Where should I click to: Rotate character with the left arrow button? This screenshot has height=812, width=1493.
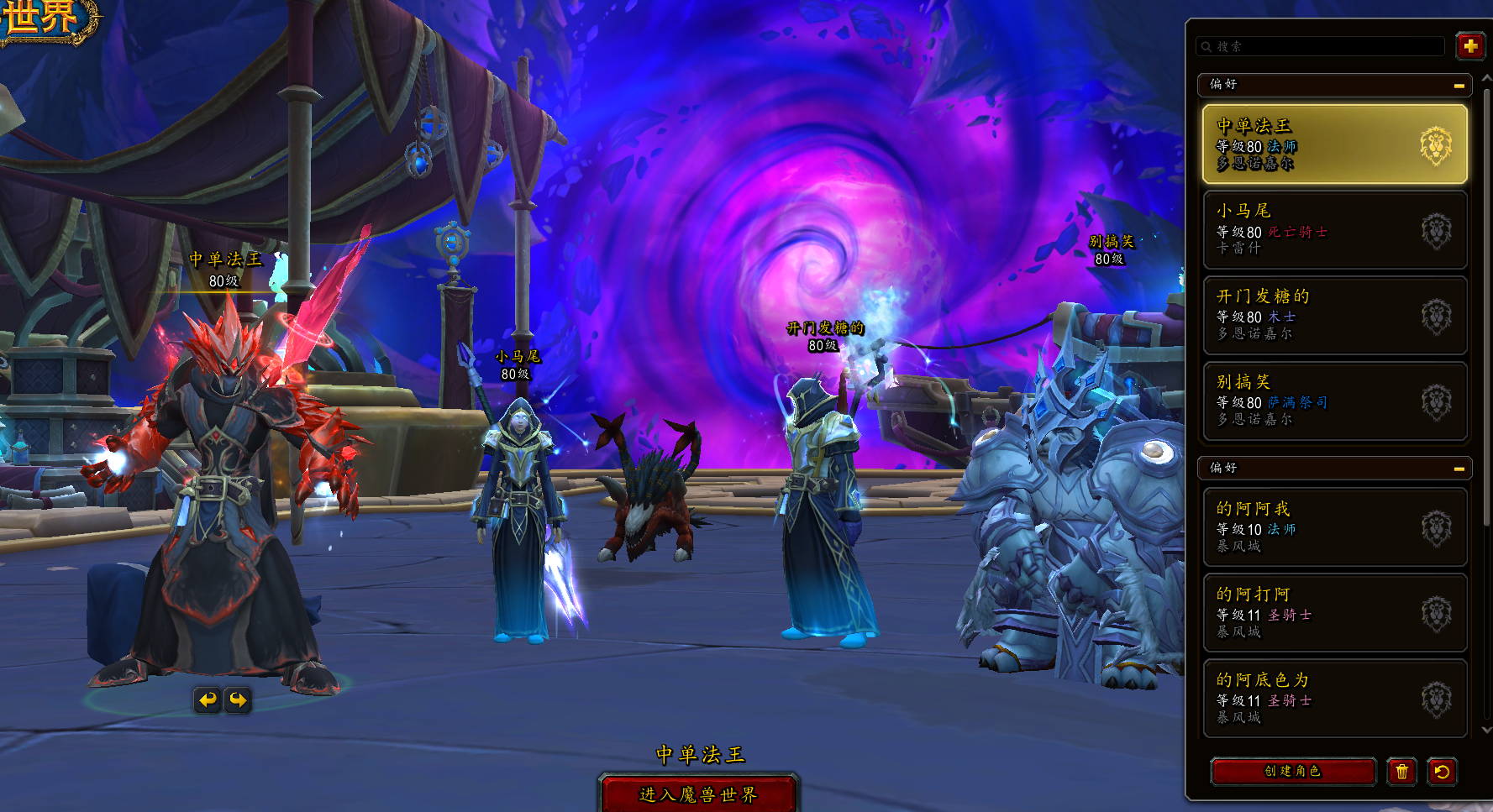coord(208,699)
